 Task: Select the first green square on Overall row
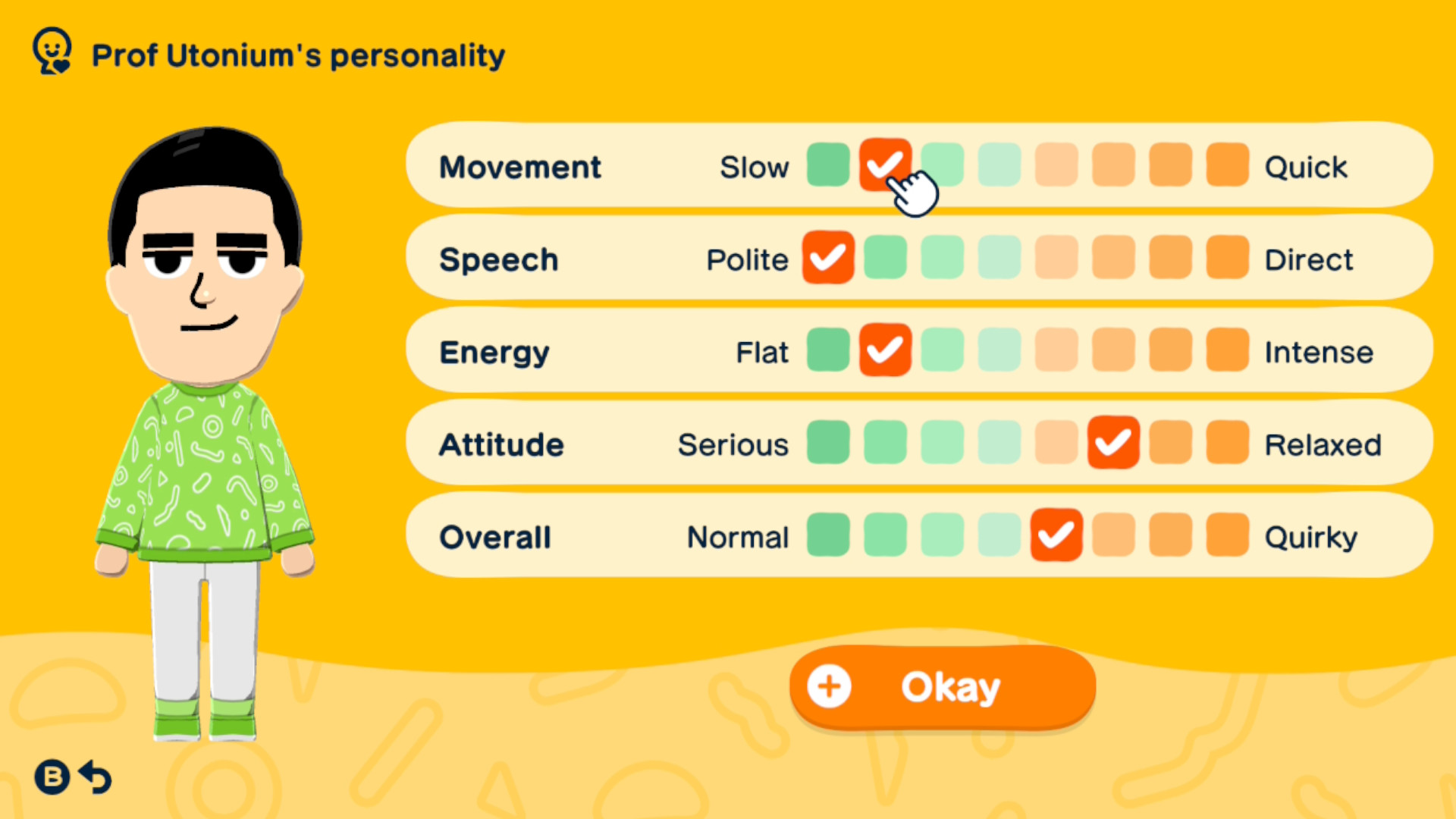pos(828,535)
